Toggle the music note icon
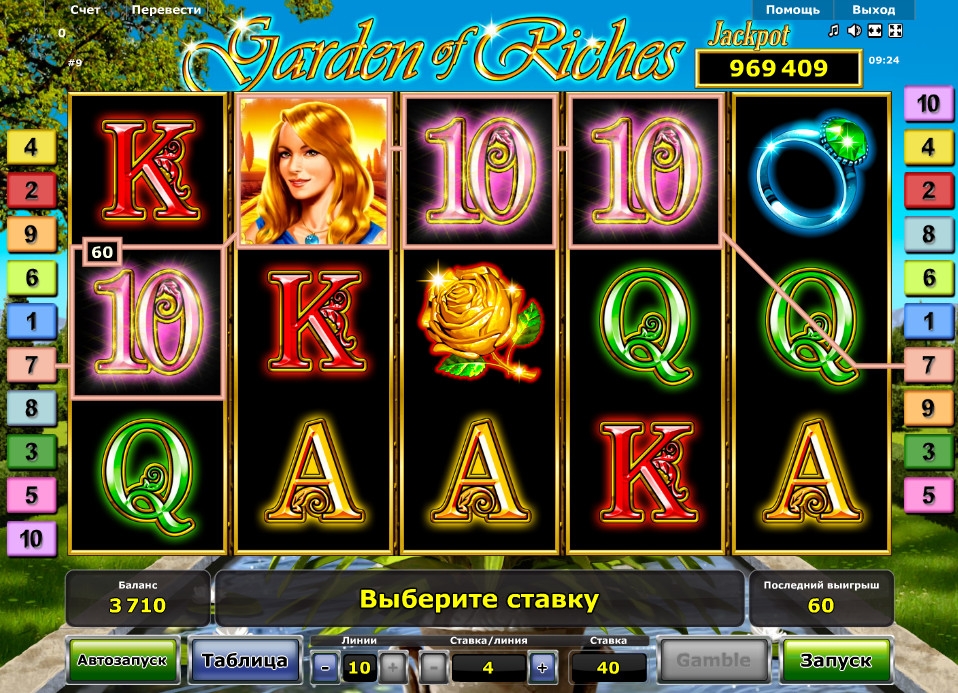Viewport: 958px width, 693px height. coord(834,30)
